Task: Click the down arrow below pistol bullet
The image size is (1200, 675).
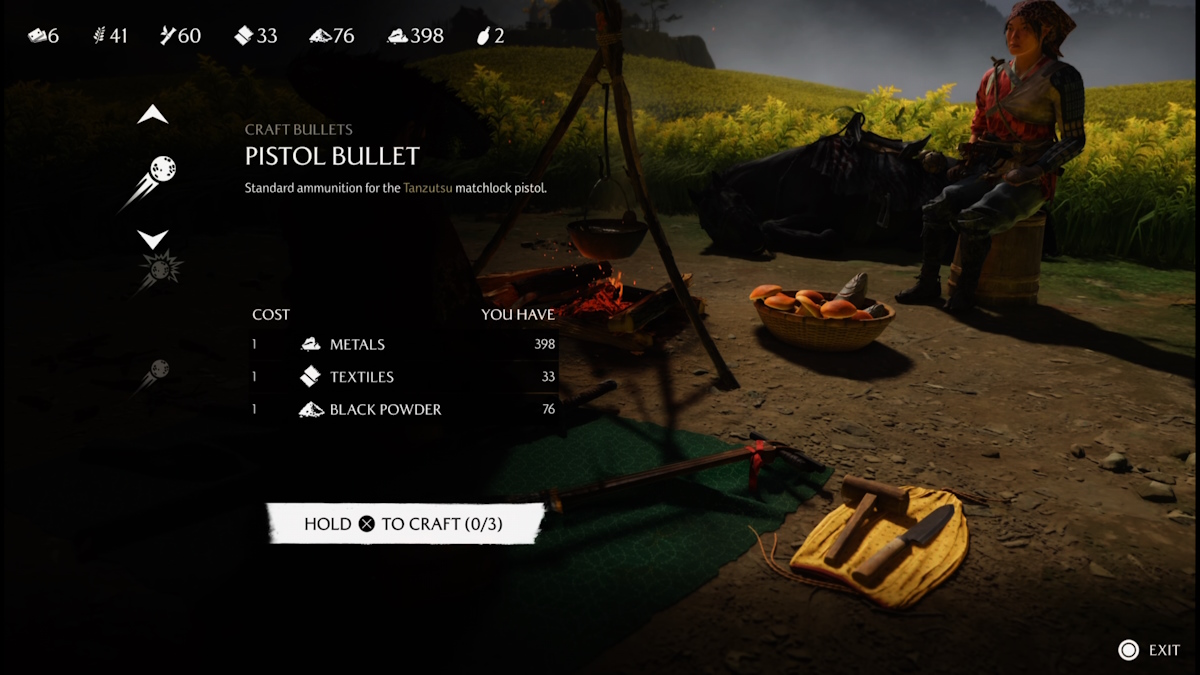Action: (153, 239)
